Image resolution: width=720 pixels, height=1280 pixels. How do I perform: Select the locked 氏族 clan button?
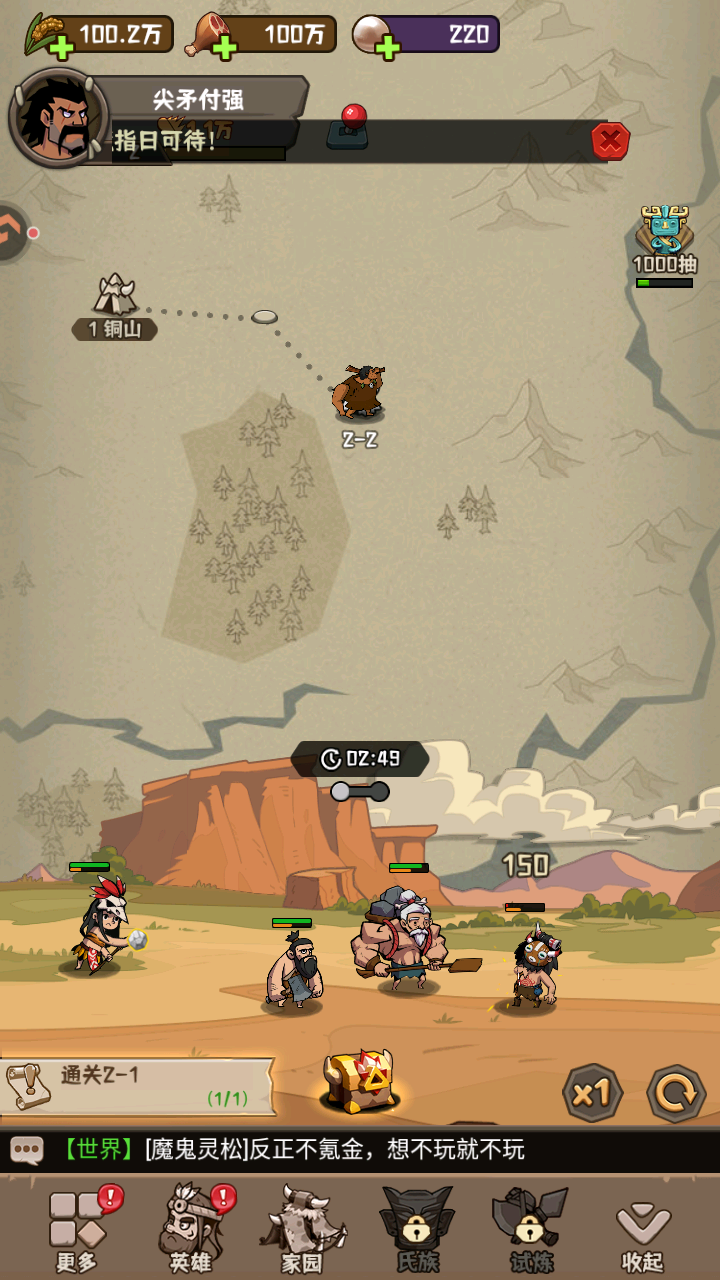[x=417, y=1230]
